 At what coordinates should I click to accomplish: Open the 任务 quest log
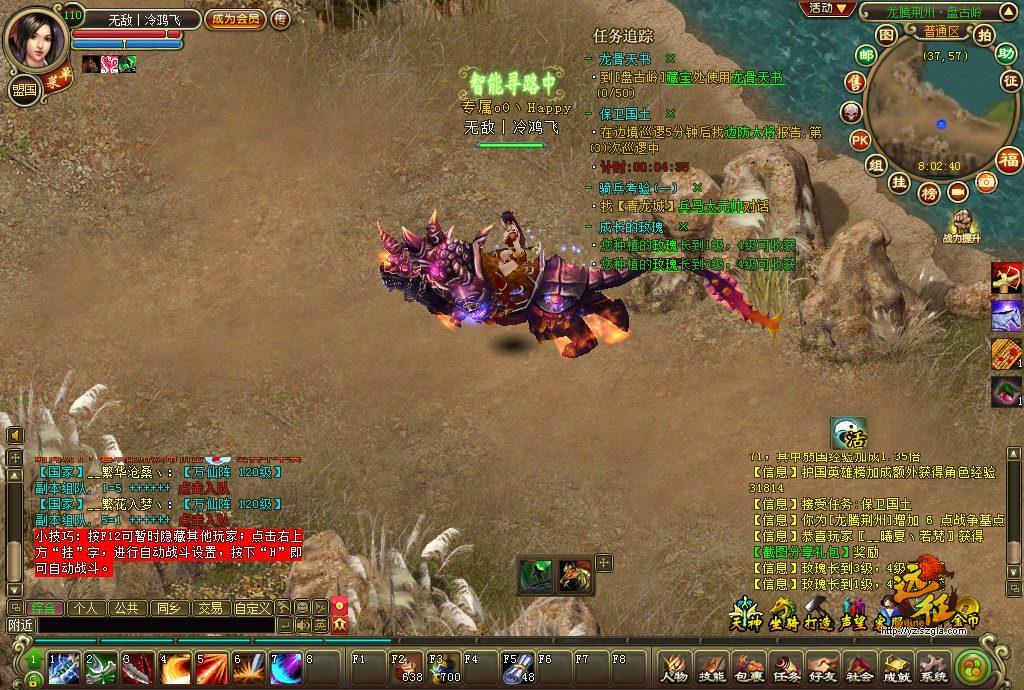pyautogui.click(x=786, y=666)
